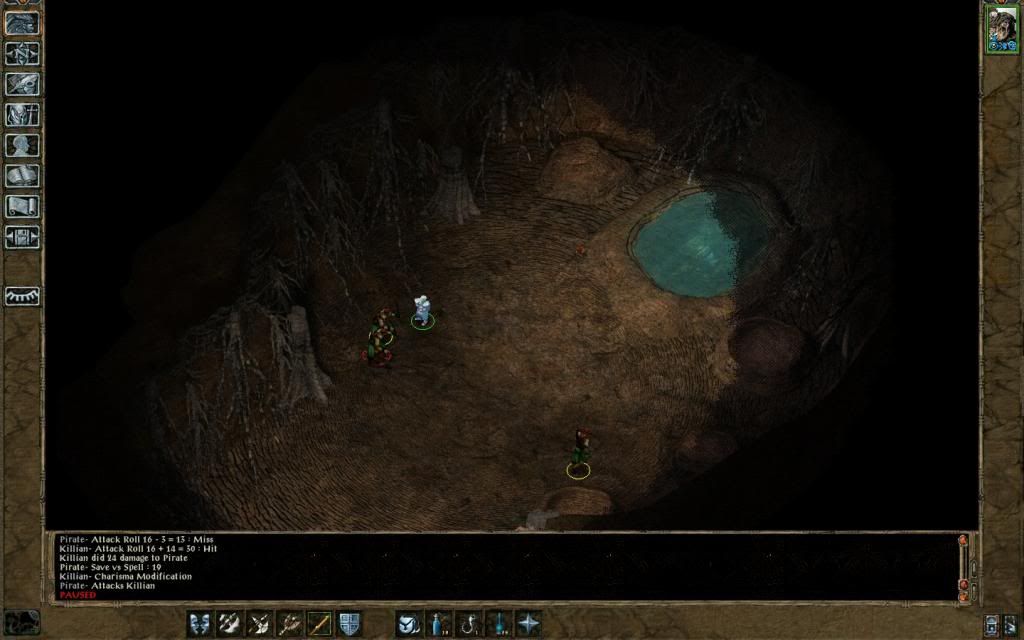Return to the game view button
1024x640 pixels.
[22, 23]
